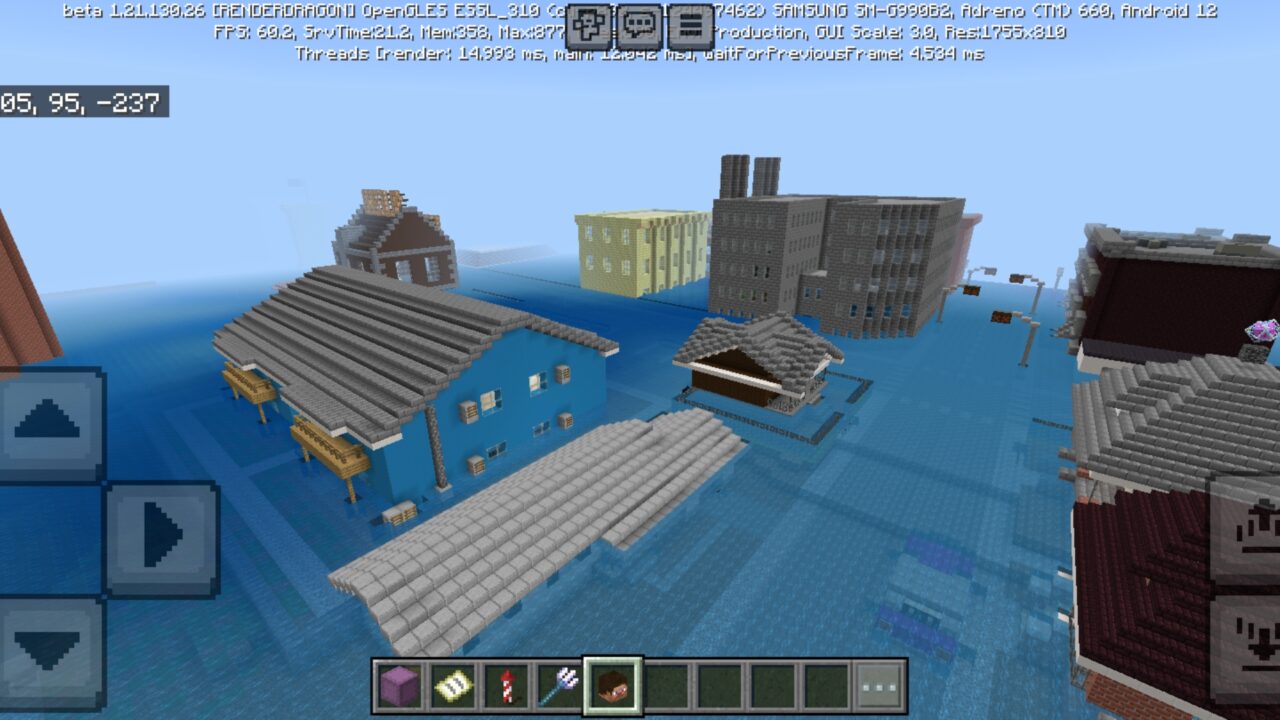Select the player head hotbar slot
Screen dimensions: 1280x720
click(x=611, y=685)
